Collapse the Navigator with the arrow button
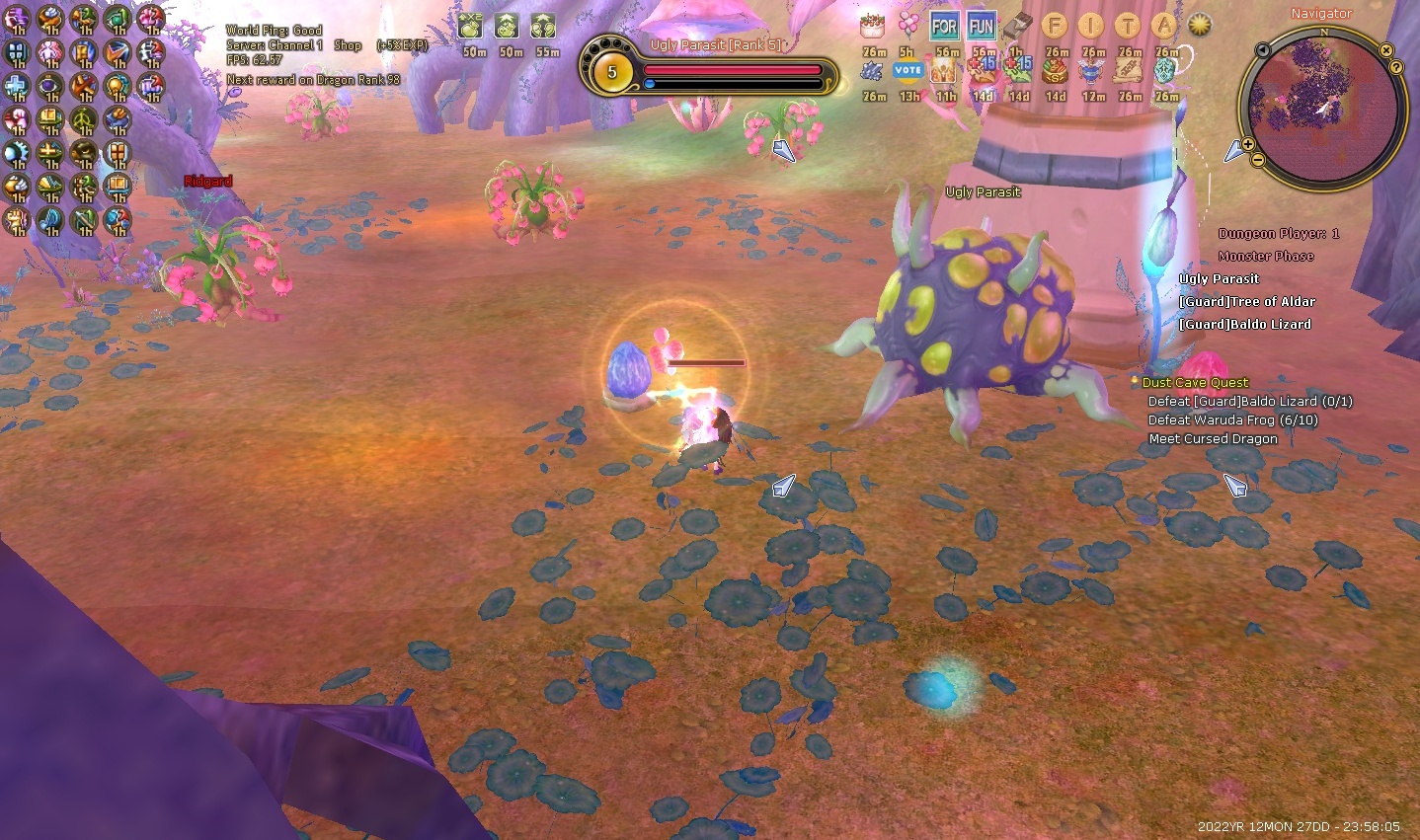 click(x=1262, y=50)
